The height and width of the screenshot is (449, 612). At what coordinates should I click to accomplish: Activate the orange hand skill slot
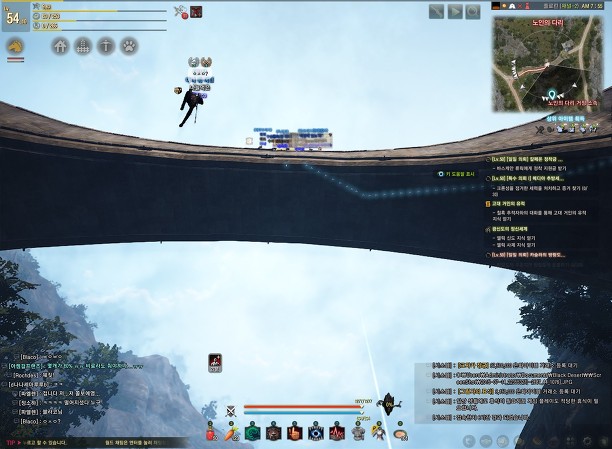(x=294, y=433)
